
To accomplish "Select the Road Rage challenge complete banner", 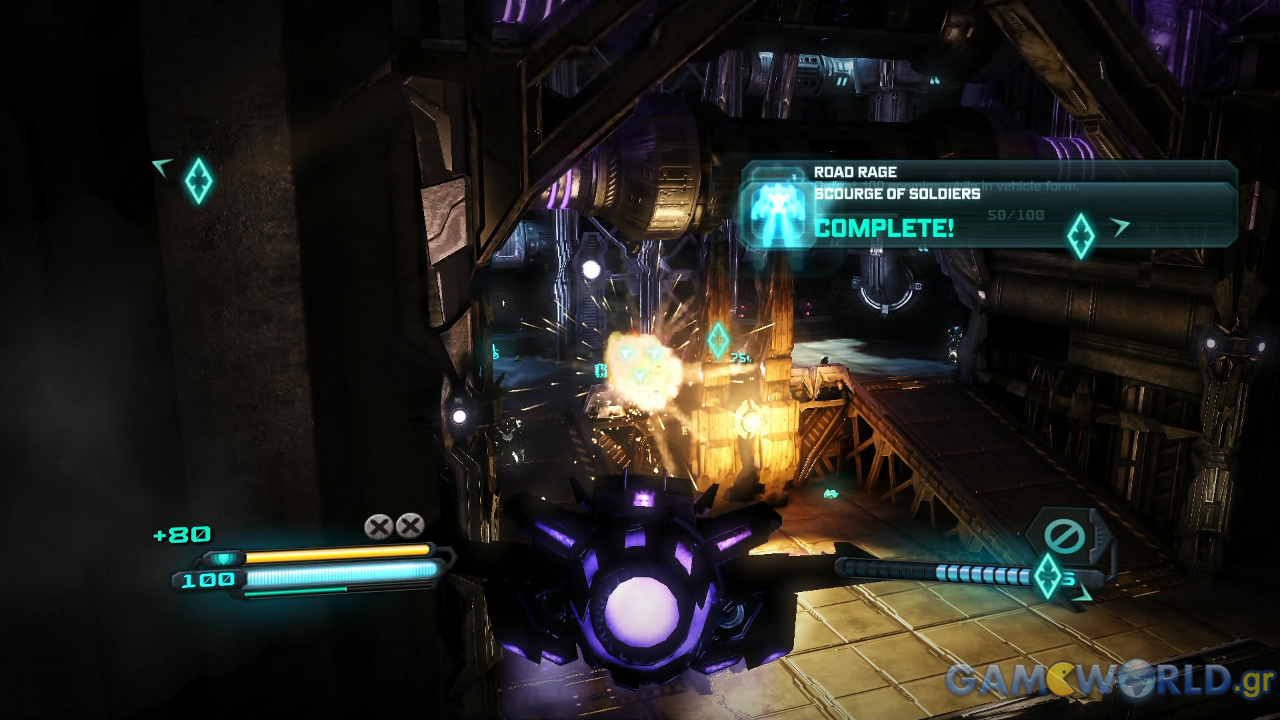I will point(988,205).
